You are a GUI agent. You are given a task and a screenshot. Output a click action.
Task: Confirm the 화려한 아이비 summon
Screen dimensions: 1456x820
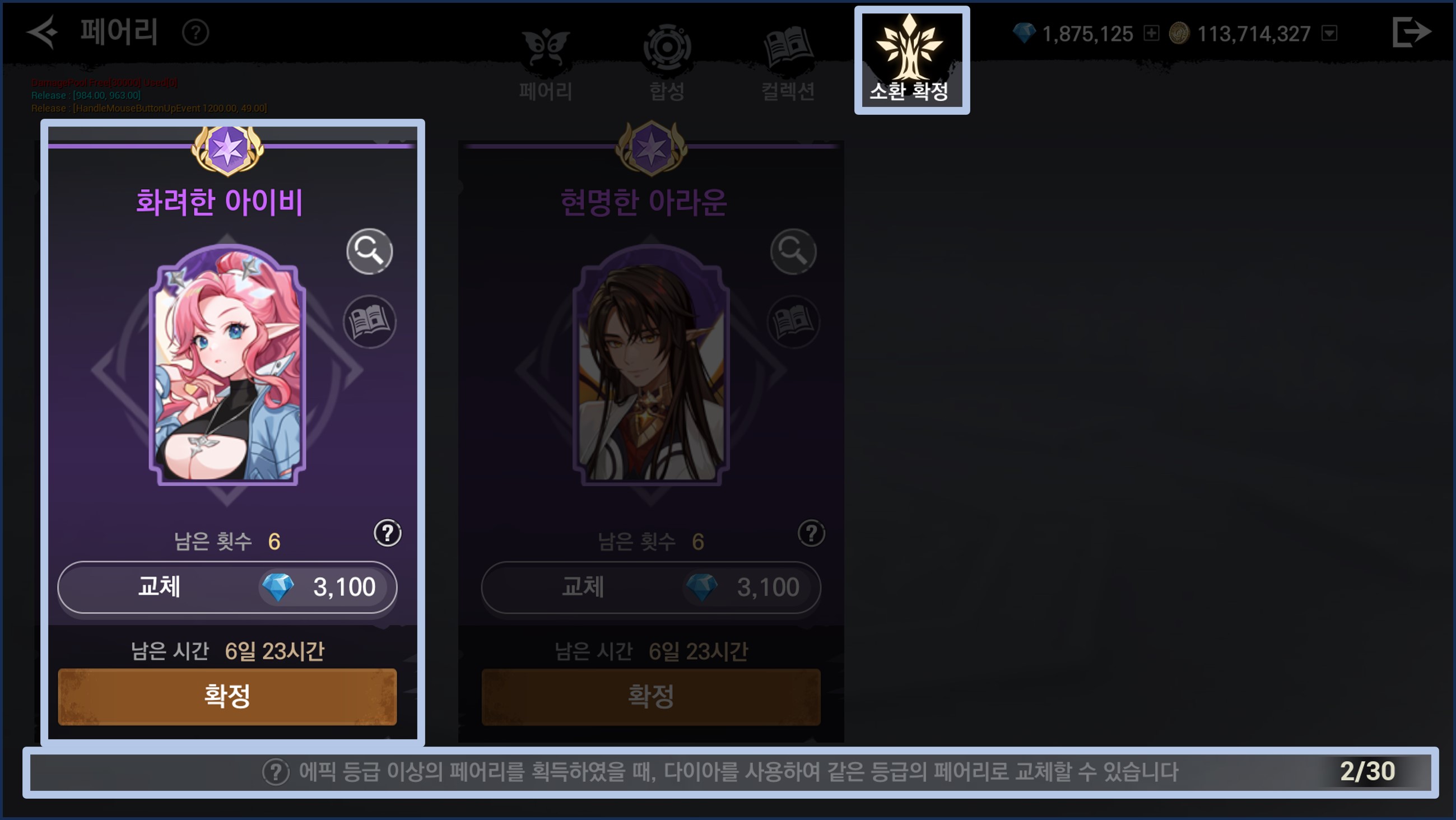(x=227, y=696)
